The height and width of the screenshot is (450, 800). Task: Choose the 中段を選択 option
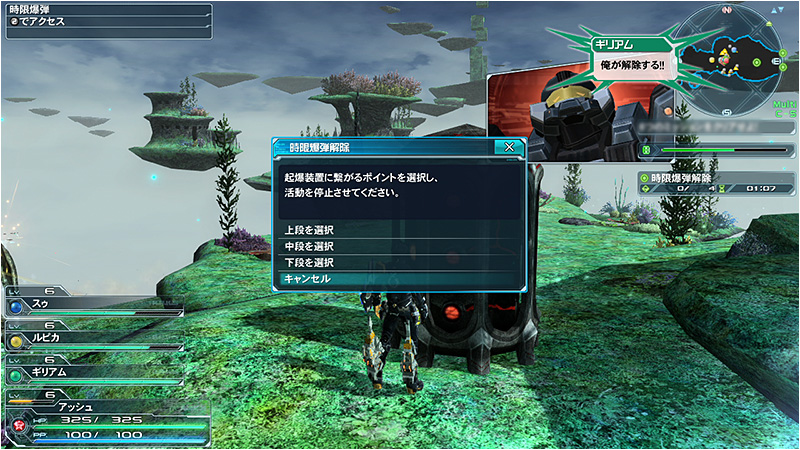click(x=398, y=246)
